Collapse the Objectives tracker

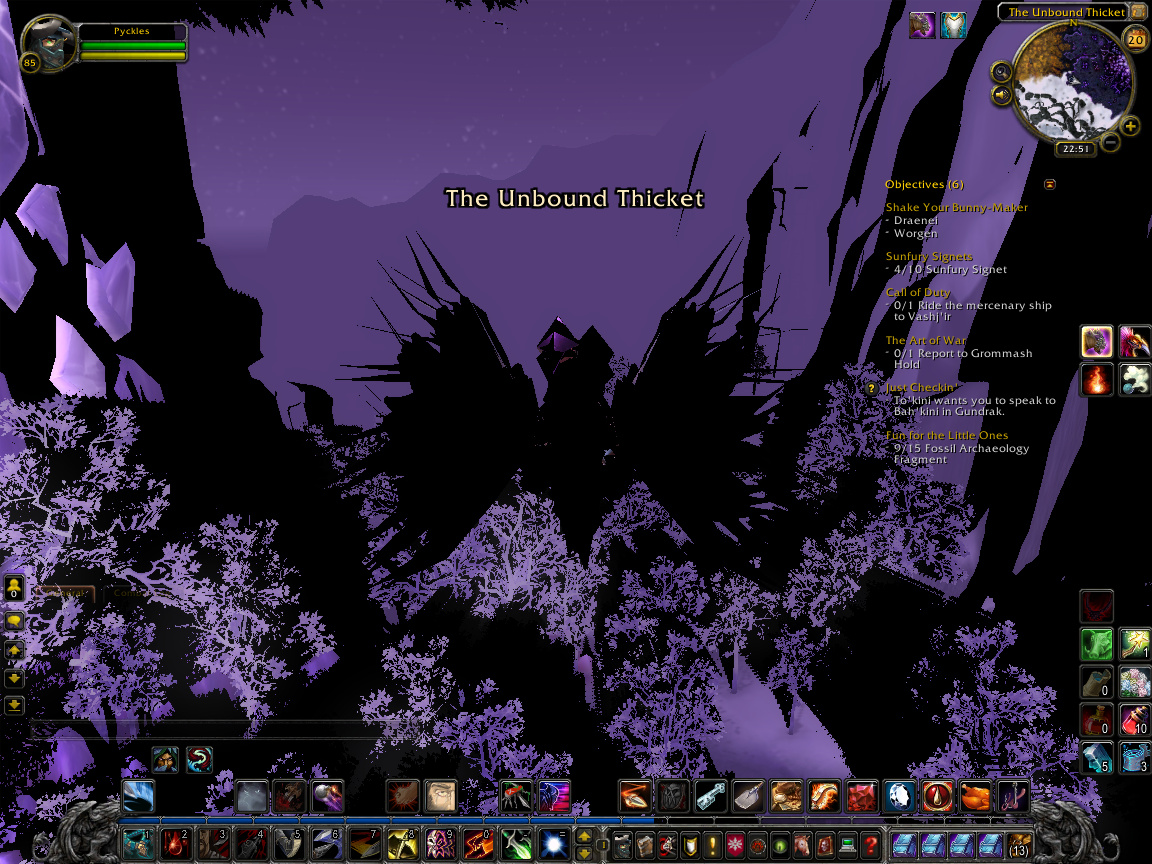(1049, 184)
